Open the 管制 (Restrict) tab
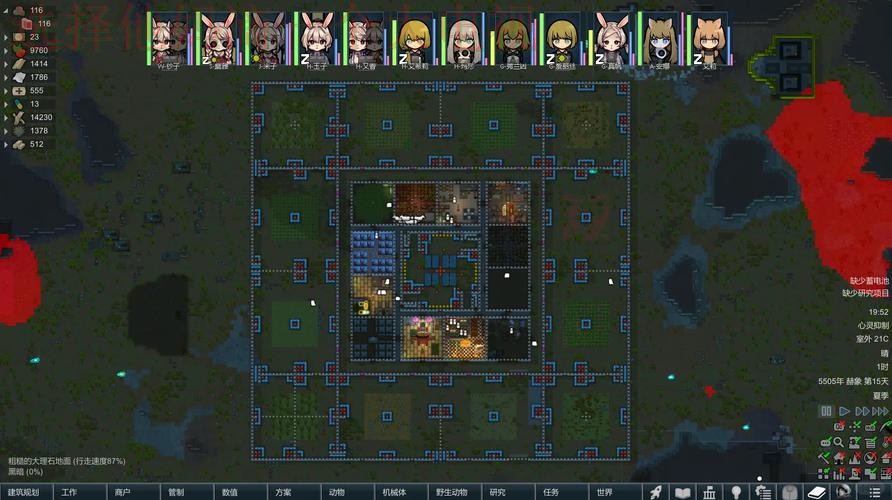Viewport: 892px width, 500px height. (x=176, y=492)
